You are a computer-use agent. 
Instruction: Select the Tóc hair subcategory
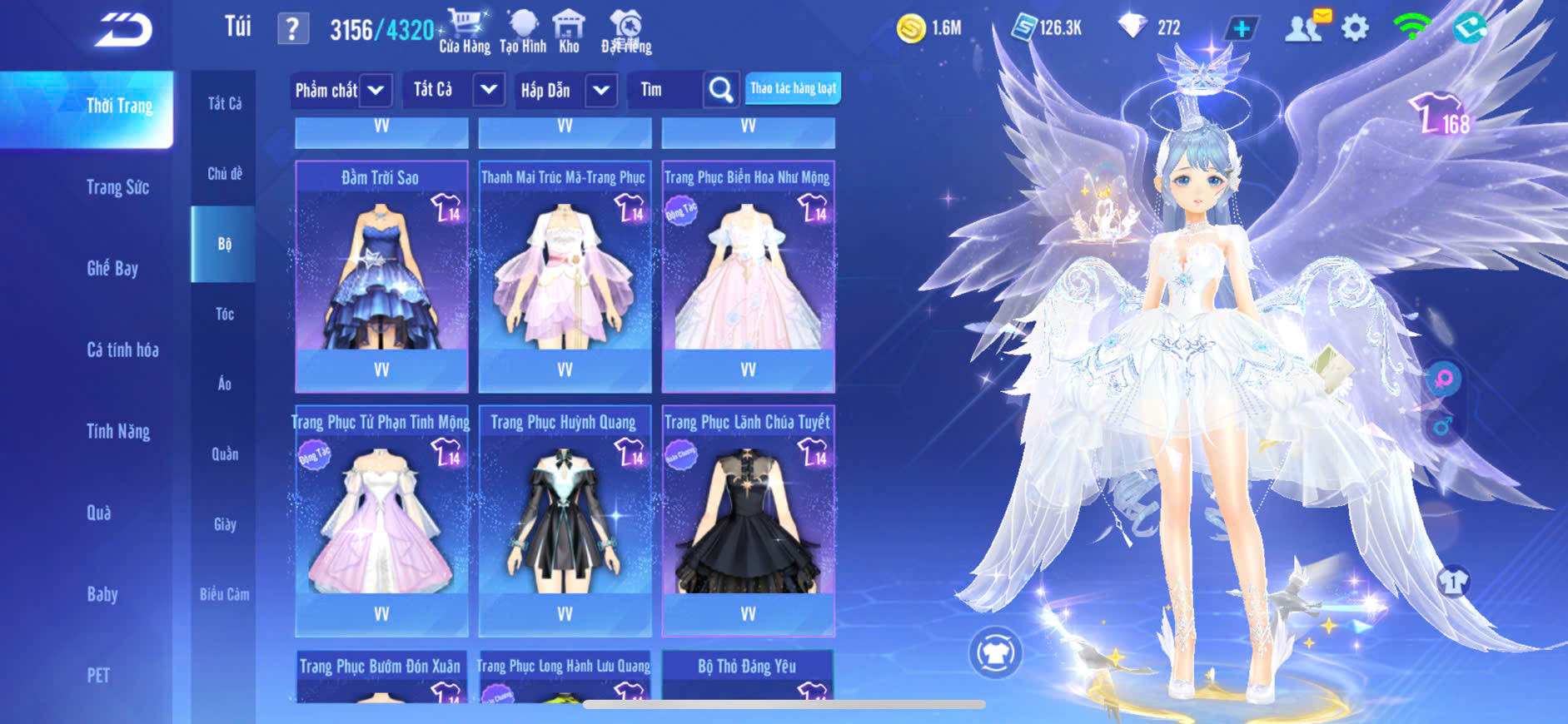[224, 314]
